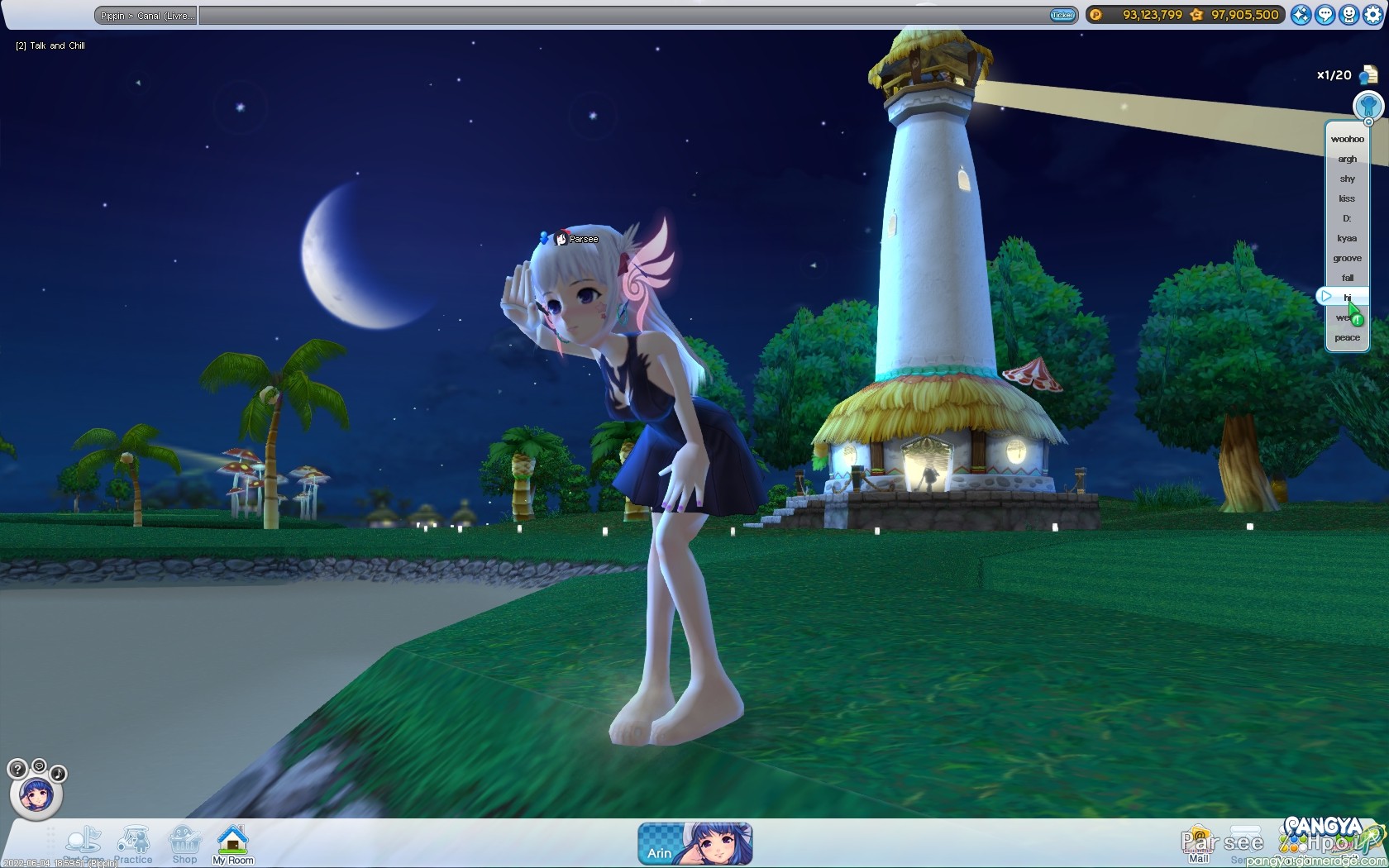The height and width of the screenshot is (868, 1389).
Task: Select the 'kiss' emote
Action: [1347, 198]
